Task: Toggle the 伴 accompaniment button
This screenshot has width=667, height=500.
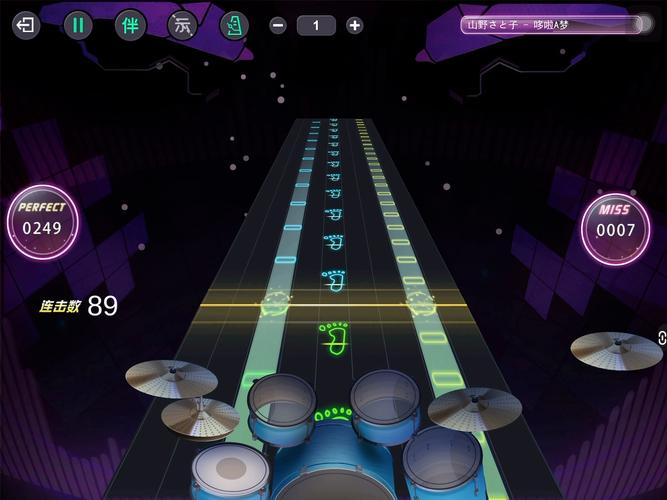Action: pos(129,25)
